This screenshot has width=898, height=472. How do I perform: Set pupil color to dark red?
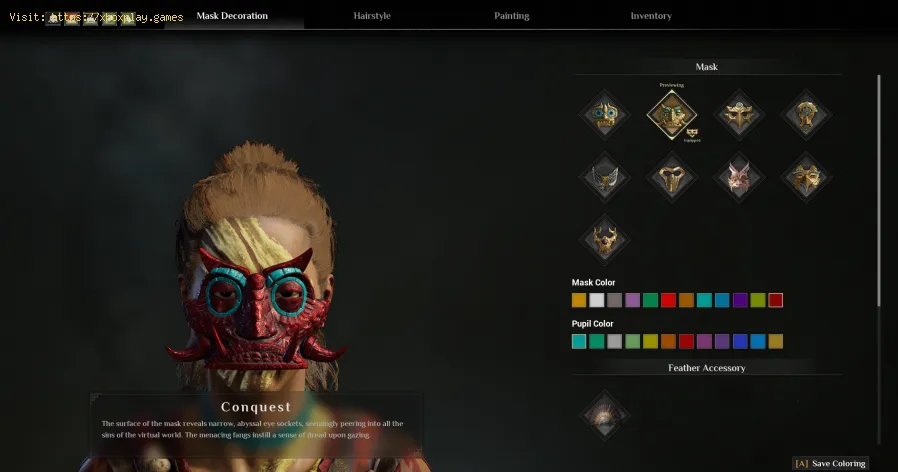[686, 341]
